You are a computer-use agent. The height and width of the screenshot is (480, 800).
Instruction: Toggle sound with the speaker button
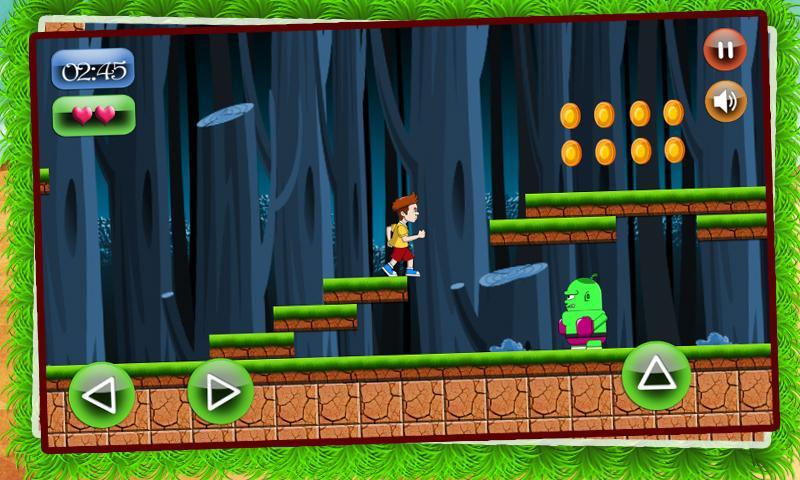[725, 100]
